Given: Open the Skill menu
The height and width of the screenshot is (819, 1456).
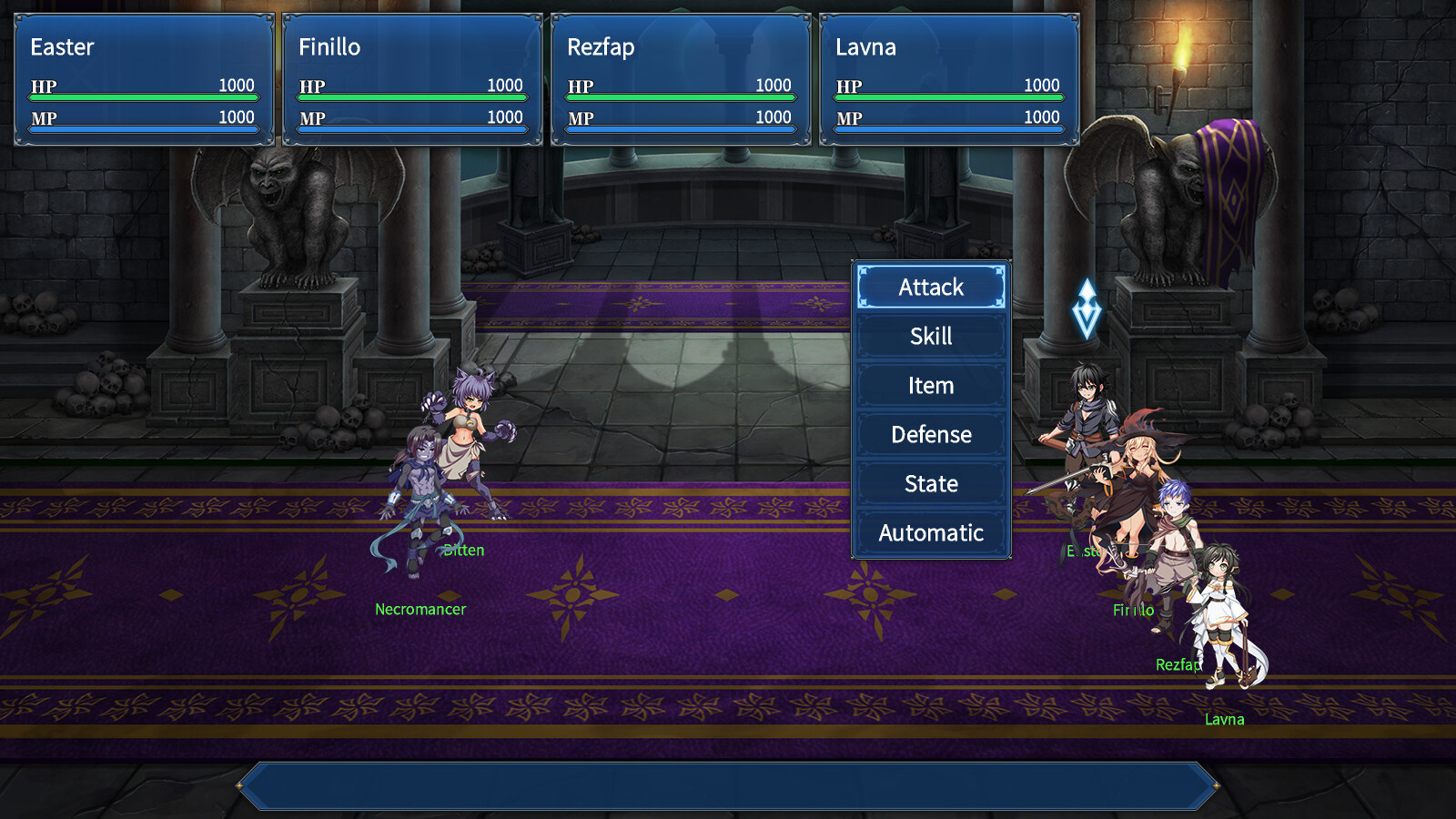Looking at the screenshot, I should pos(930,336).
